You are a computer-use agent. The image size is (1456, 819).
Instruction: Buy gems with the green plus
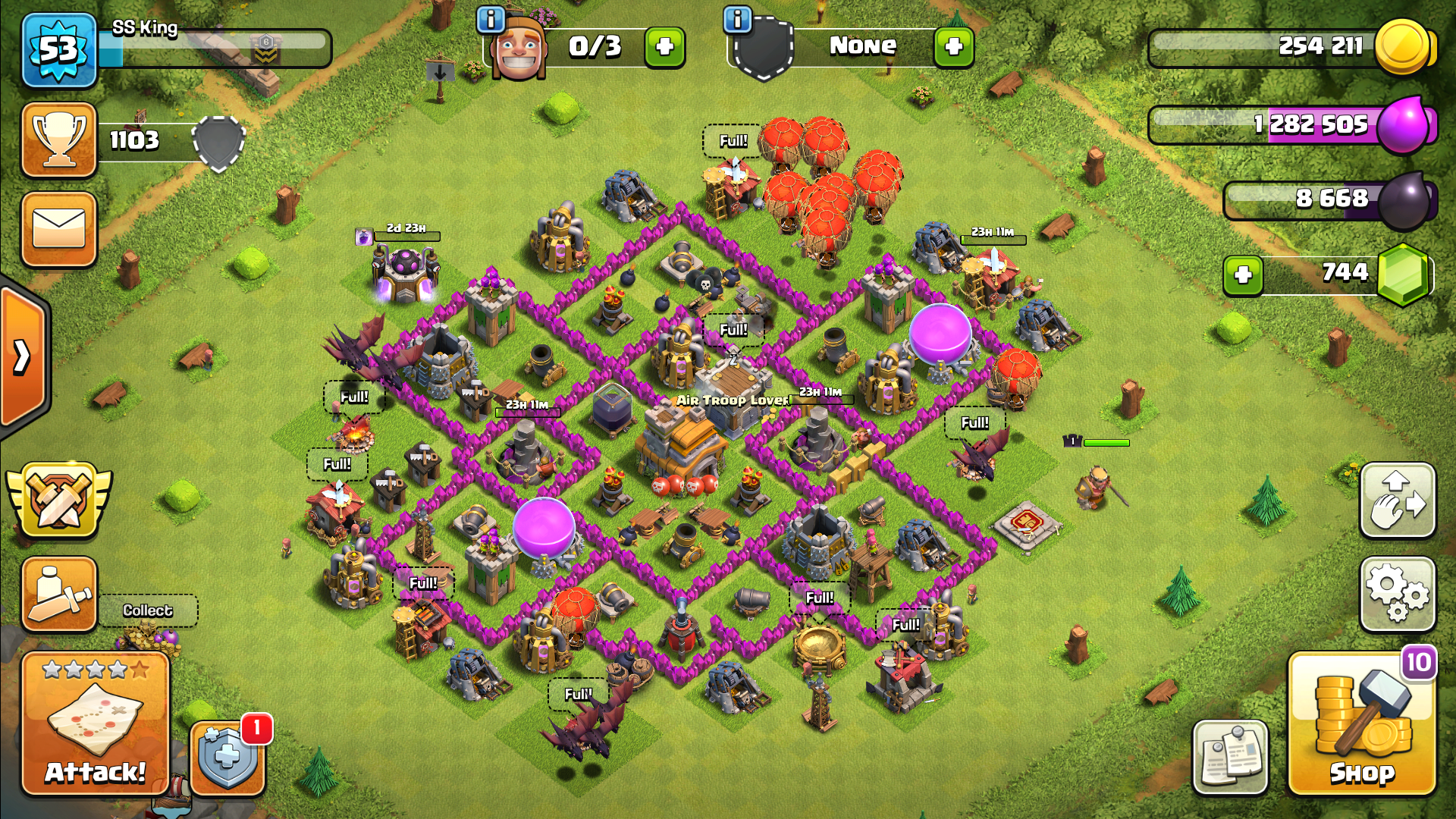(x=1242, y=275)
